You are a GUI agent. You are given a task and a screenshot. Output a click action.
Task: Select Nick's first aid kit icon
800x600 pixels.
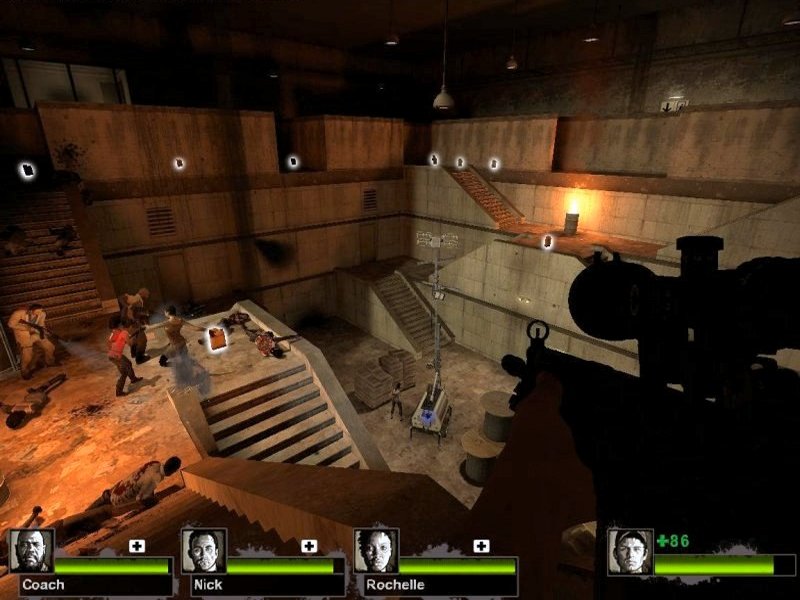tap(309, 546)
